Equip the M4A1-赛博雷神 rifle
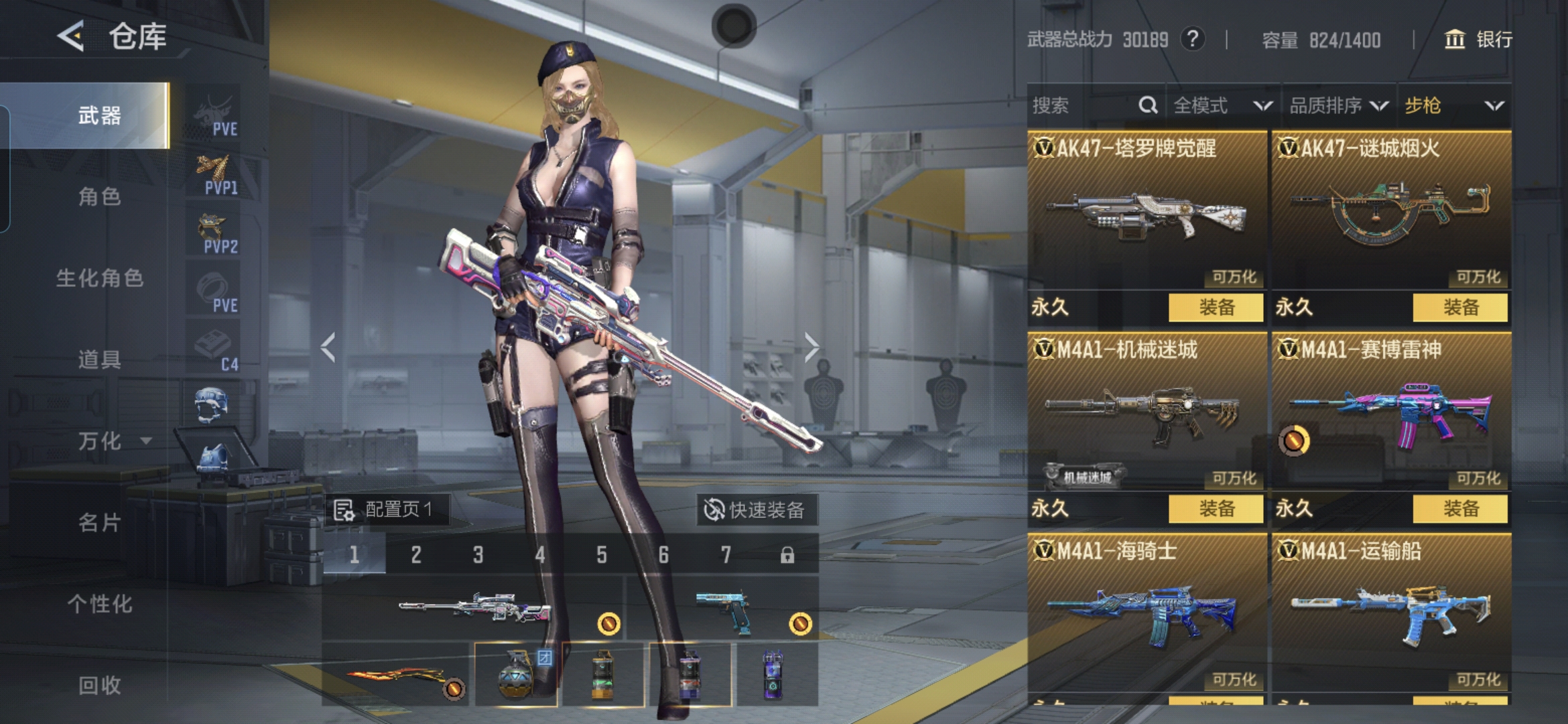This screenshot has width=1568, height=724. click(x=1460, y=509)
